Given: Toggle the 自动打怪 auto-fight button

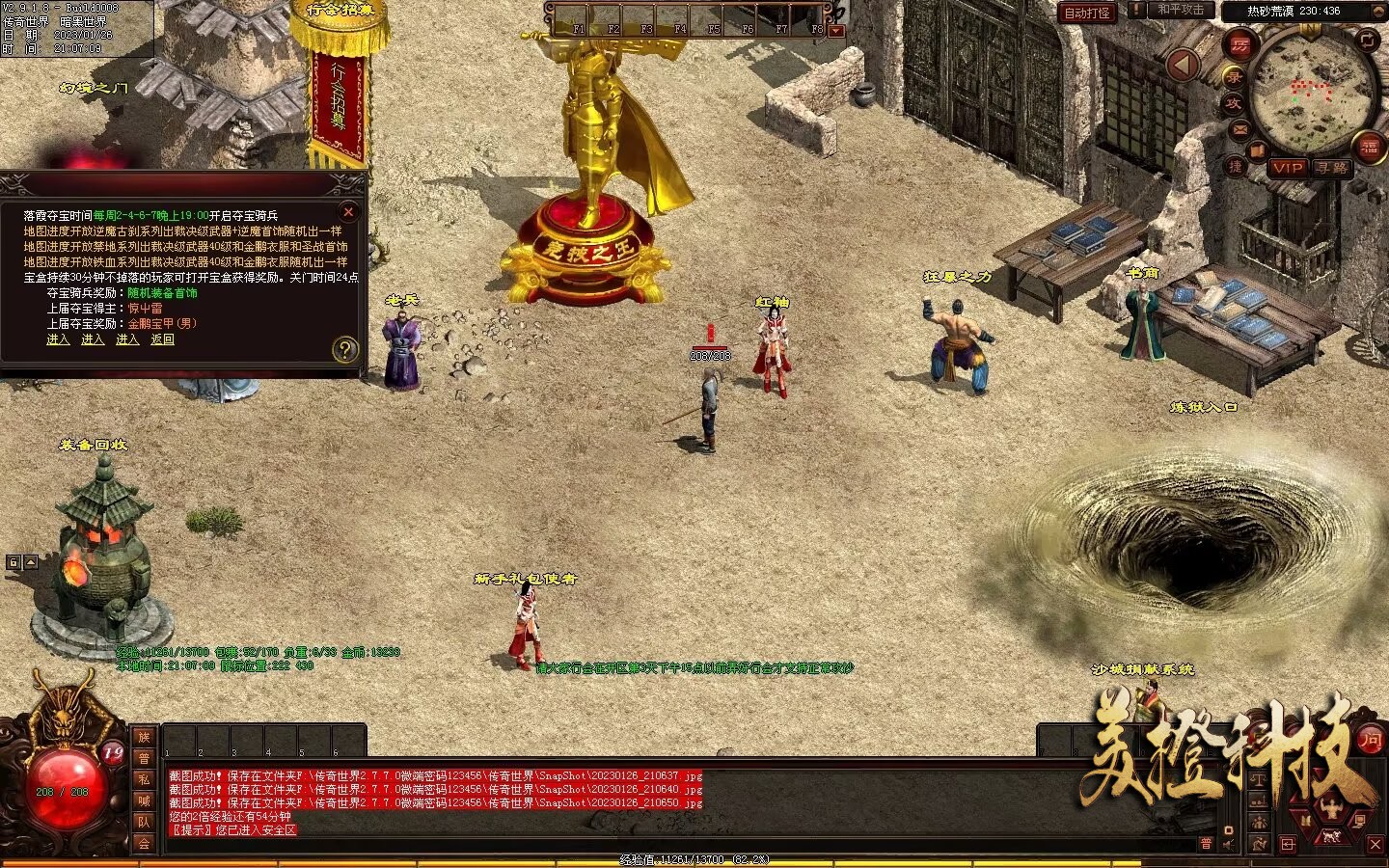Looking at the screenshot, I should pos(1087,13).
